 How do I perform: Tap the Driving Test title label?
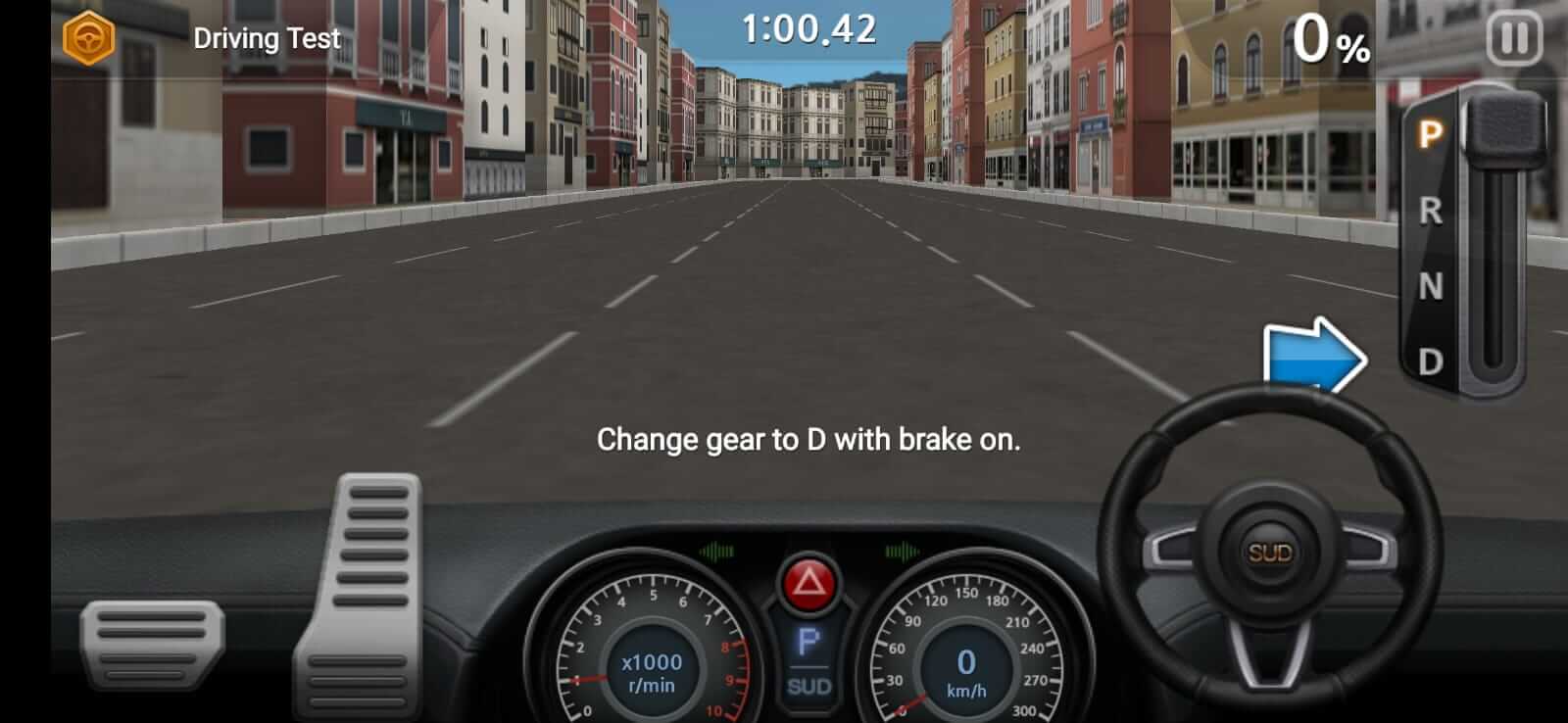pyautogui.click(x=266, y=37)
